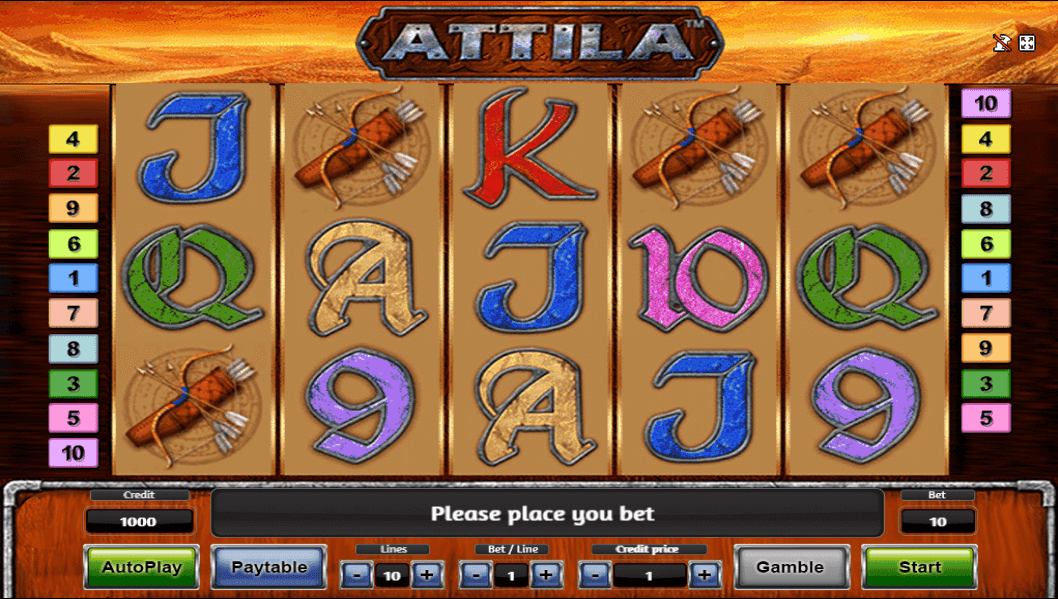Increase the number of Lines
The width and height of the screenshot is (1058, 599).
coord(426,575)
